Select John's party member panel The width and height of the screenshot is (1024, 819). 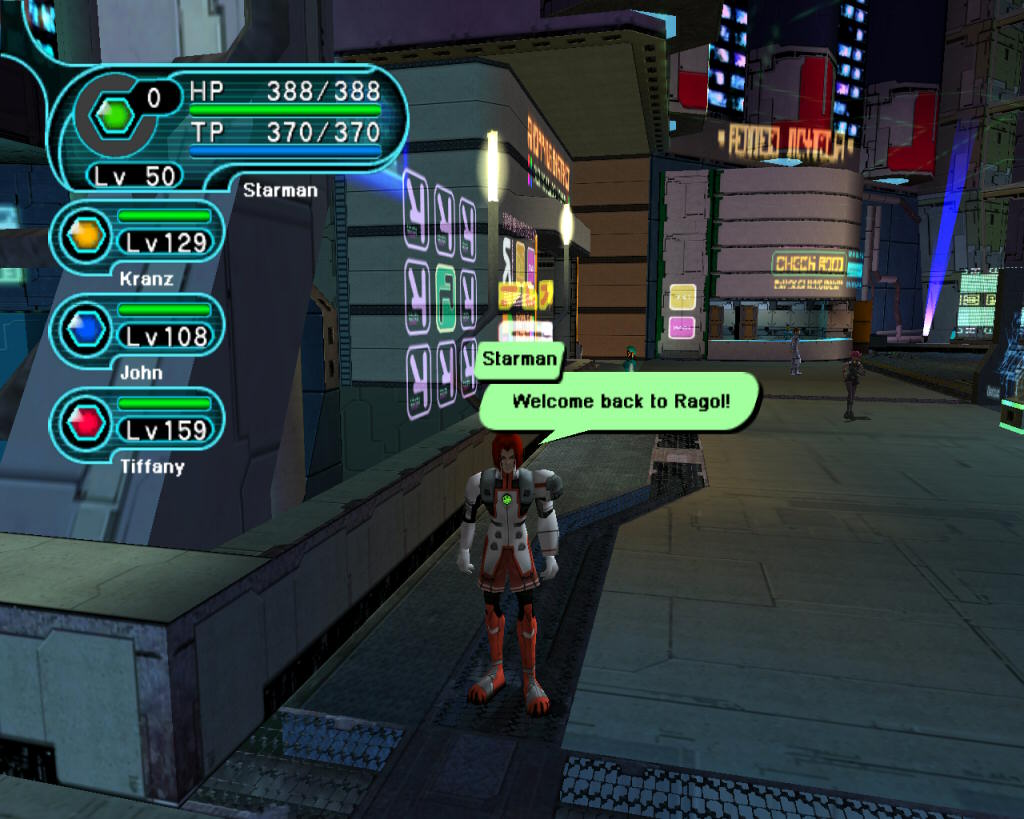point(137,326)
